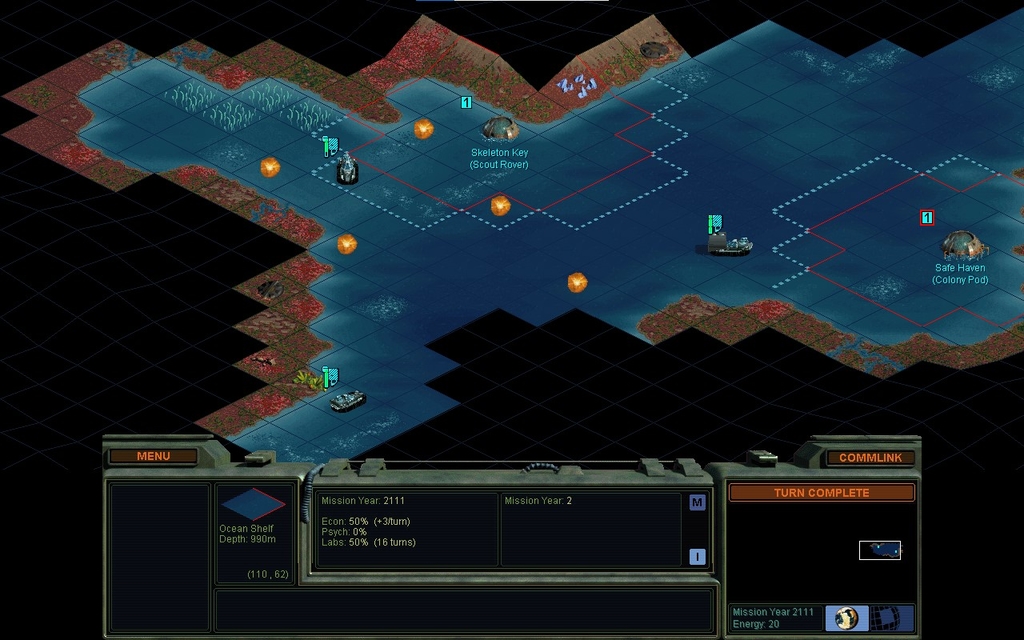This screenshot has height=640, width=1024.
Task: Switch to the globe view icon
Action: tap(847, 618)
